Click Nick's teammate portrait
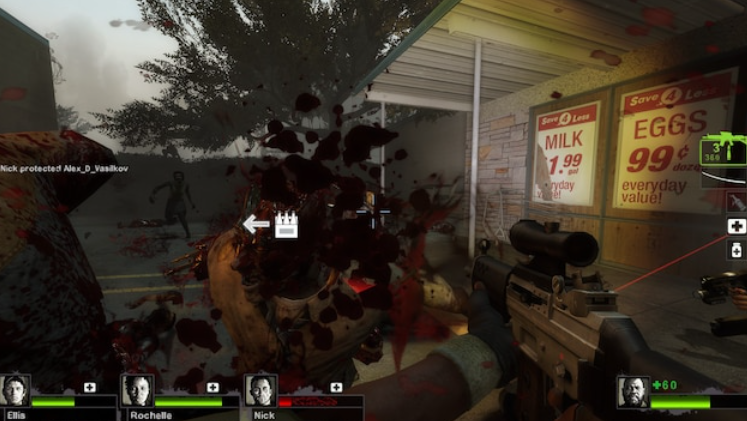 click(260, 390)
